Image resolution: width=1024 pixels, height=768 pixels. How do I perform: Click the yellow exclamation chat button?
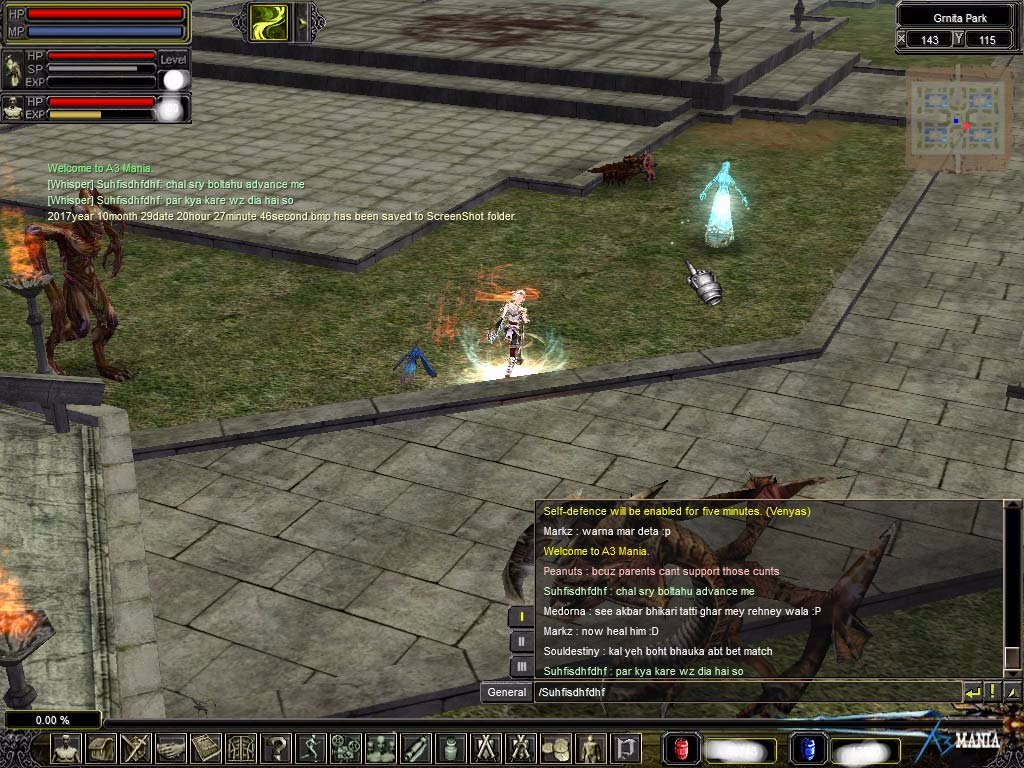(992, 692)
